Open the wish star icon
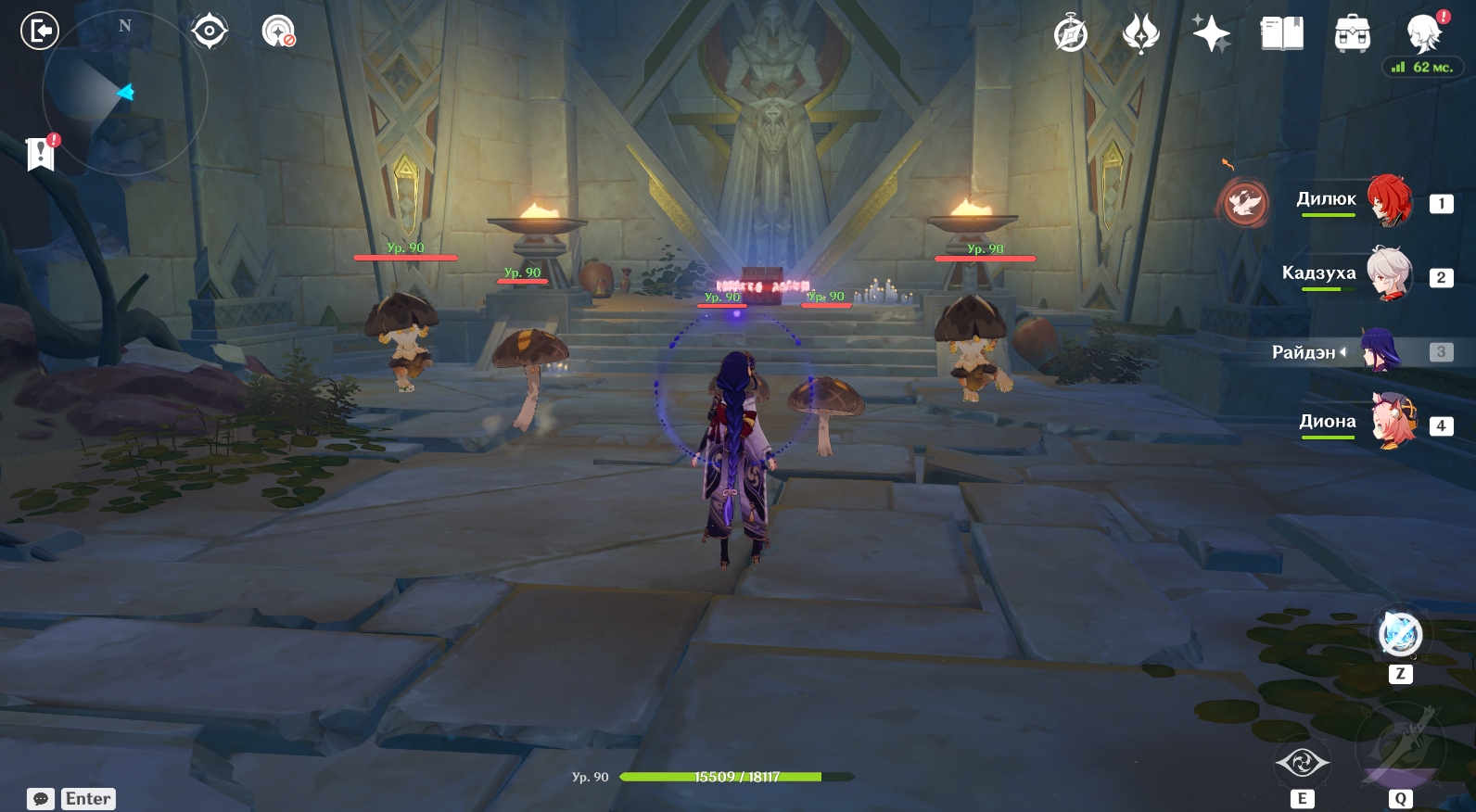This screenshot has height=812, width=1476. (1211, 34)
